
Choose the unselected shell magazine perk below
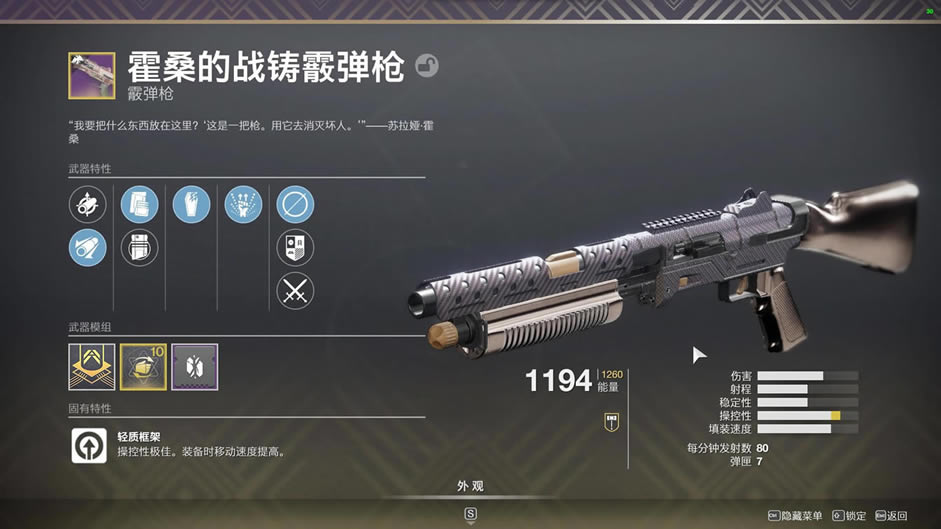coord(140,247)
